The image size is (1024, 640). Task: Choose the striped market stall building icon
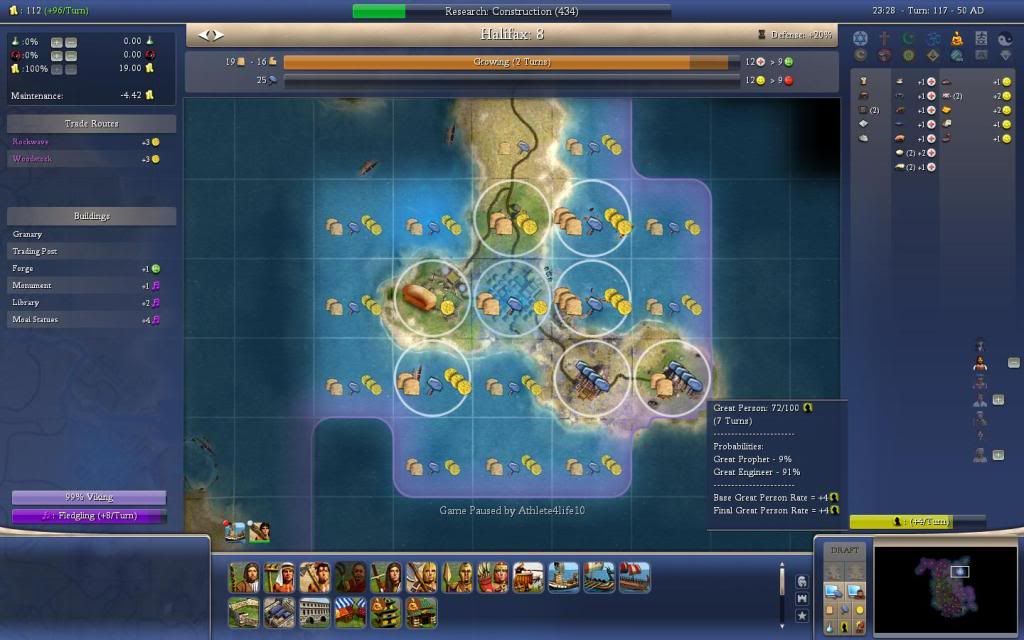349,612
